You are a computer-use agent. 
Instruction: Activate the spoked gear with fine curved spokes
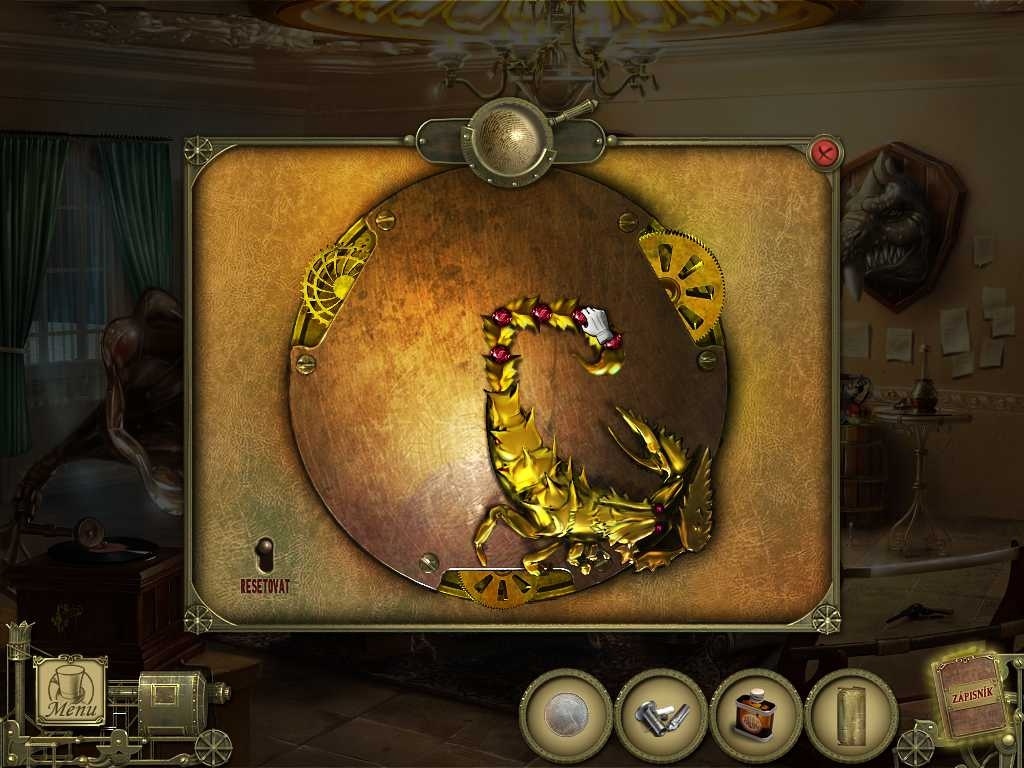point(337,281)
